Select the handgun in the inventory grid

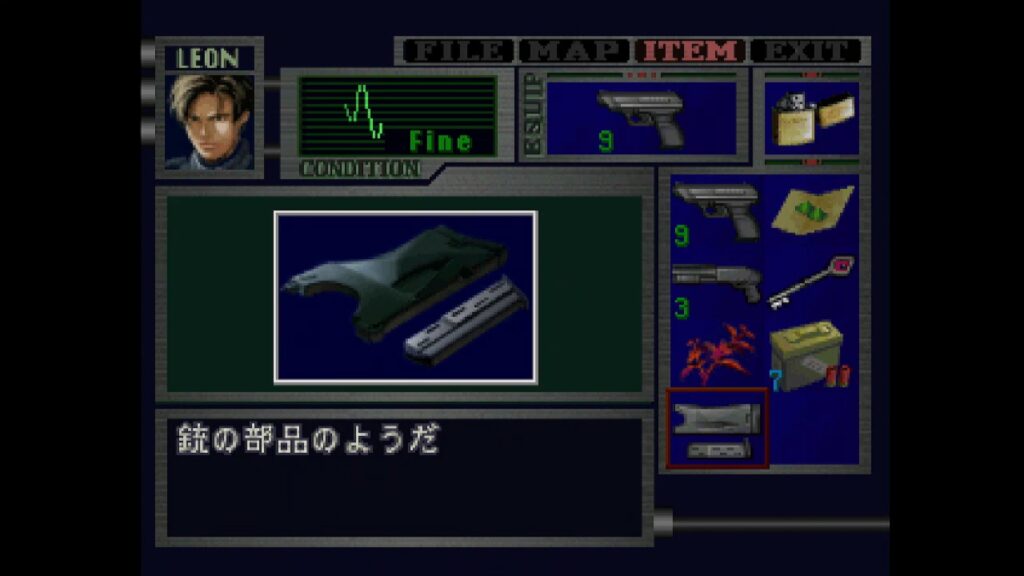click(x=716, y=212)
